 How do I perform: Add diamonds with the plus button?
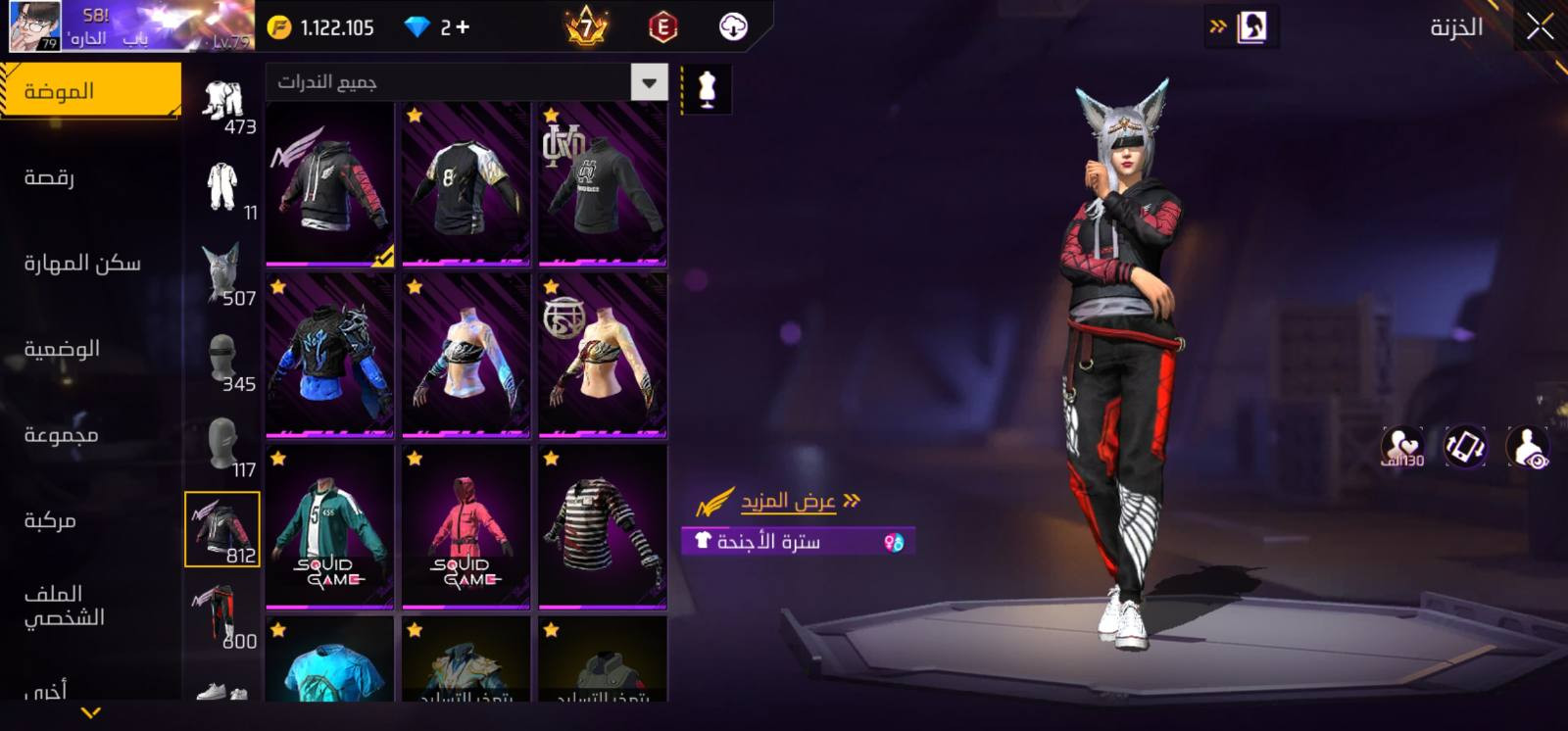coord(463,27)
